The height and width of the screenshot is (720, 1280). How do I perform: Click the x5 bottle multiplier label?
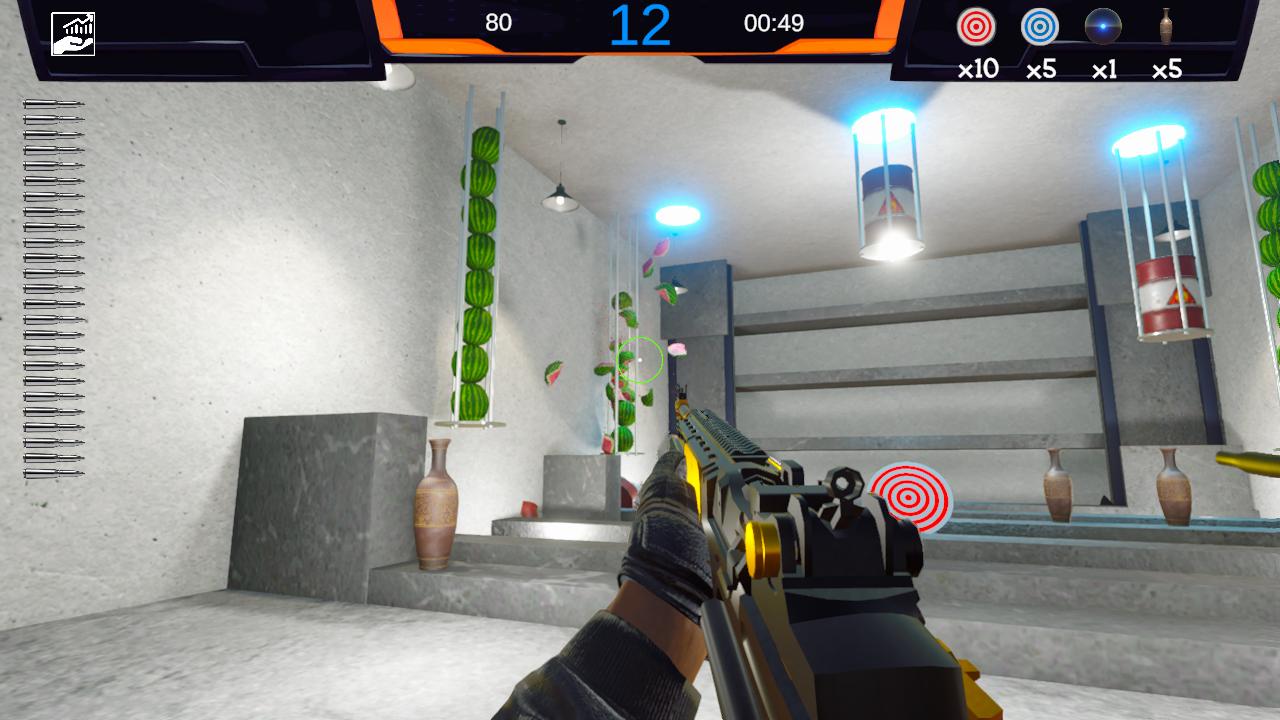[x=1166, y=68]
